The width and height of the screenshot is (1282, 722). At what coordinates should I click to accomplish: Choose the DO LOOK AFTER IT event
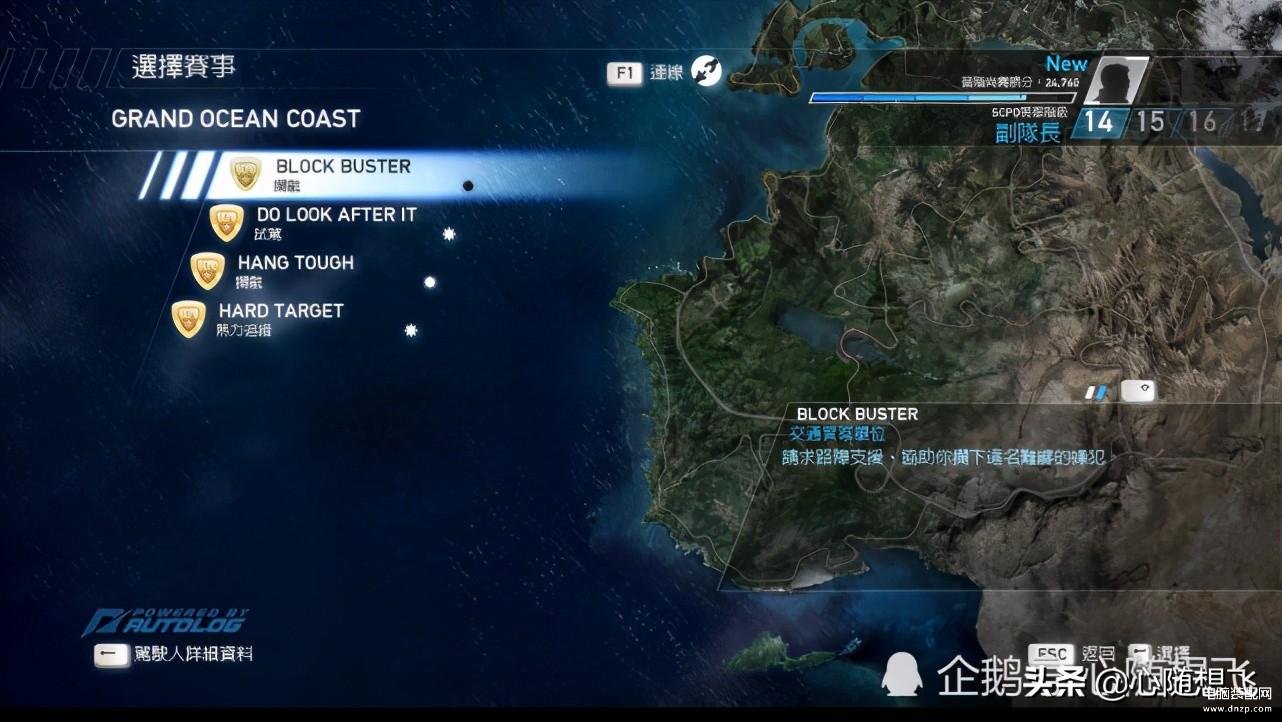click(x=336, y=221)
